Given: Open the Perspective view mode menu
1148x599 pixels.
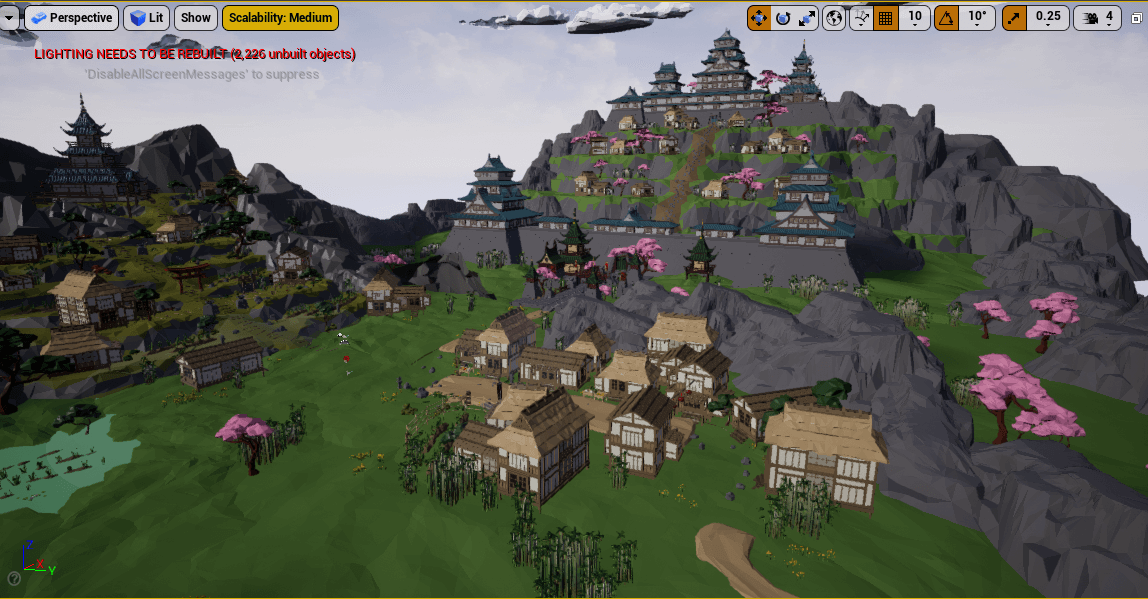Looking at the screenshot, I should click(71, 17).
